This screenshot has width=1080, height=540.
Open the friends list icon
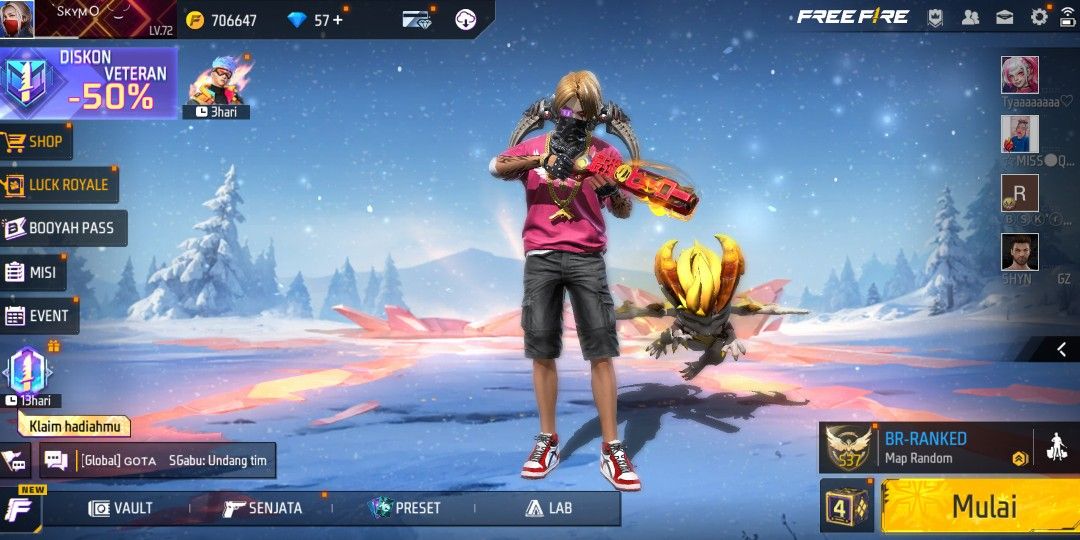click(x=970, y=17)
